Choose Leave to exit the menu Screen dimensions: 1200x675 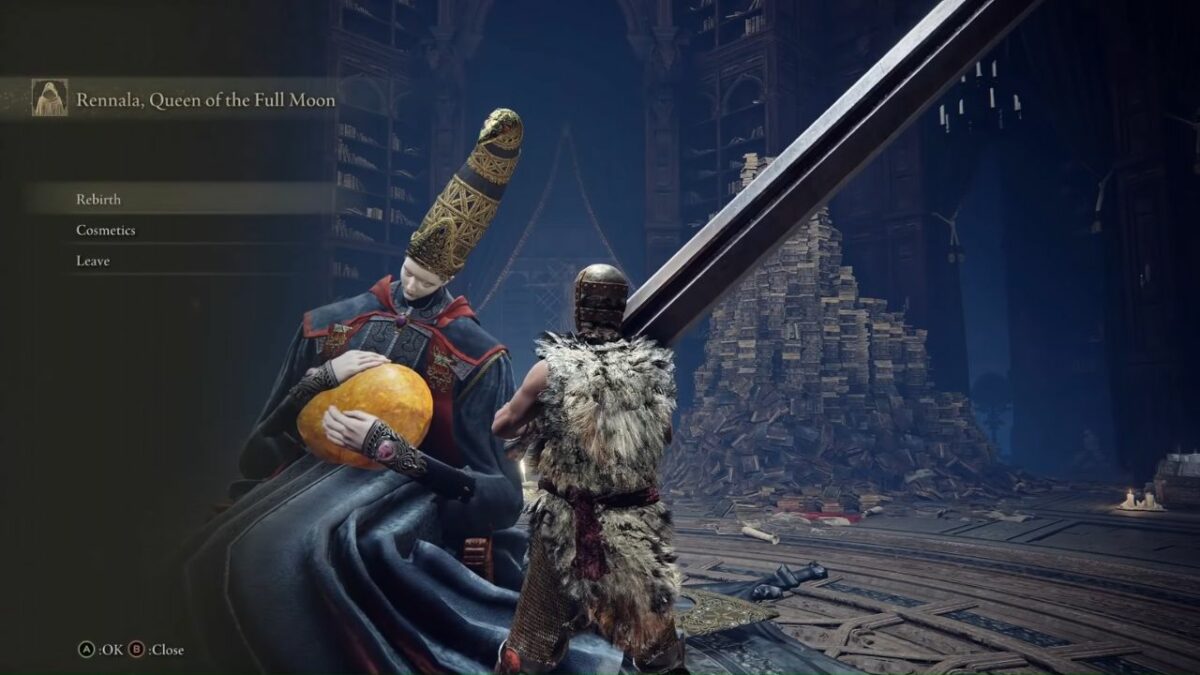93,261
